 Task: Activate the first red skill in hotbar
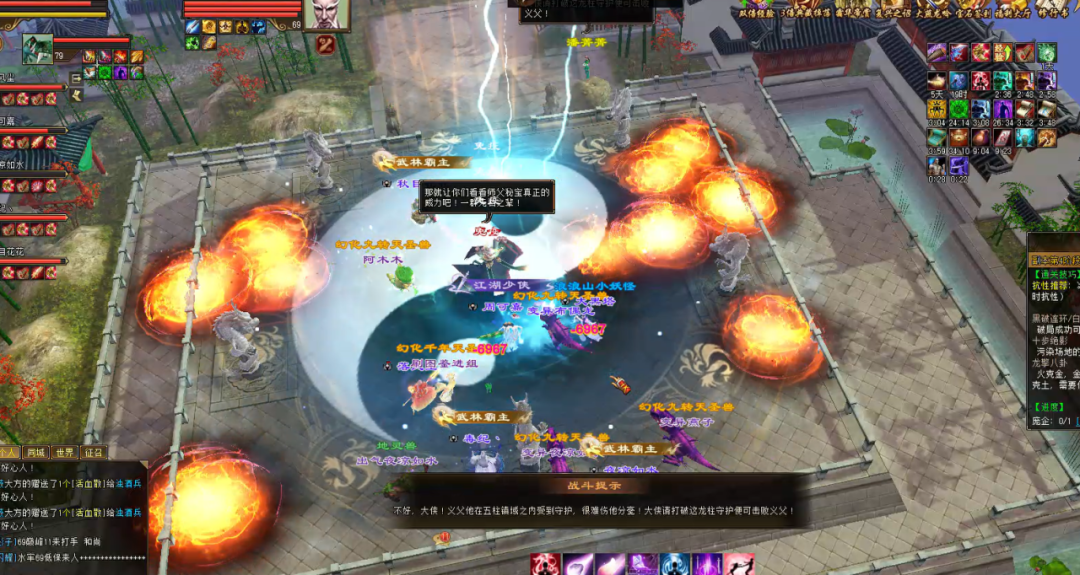tap(545, 565)
